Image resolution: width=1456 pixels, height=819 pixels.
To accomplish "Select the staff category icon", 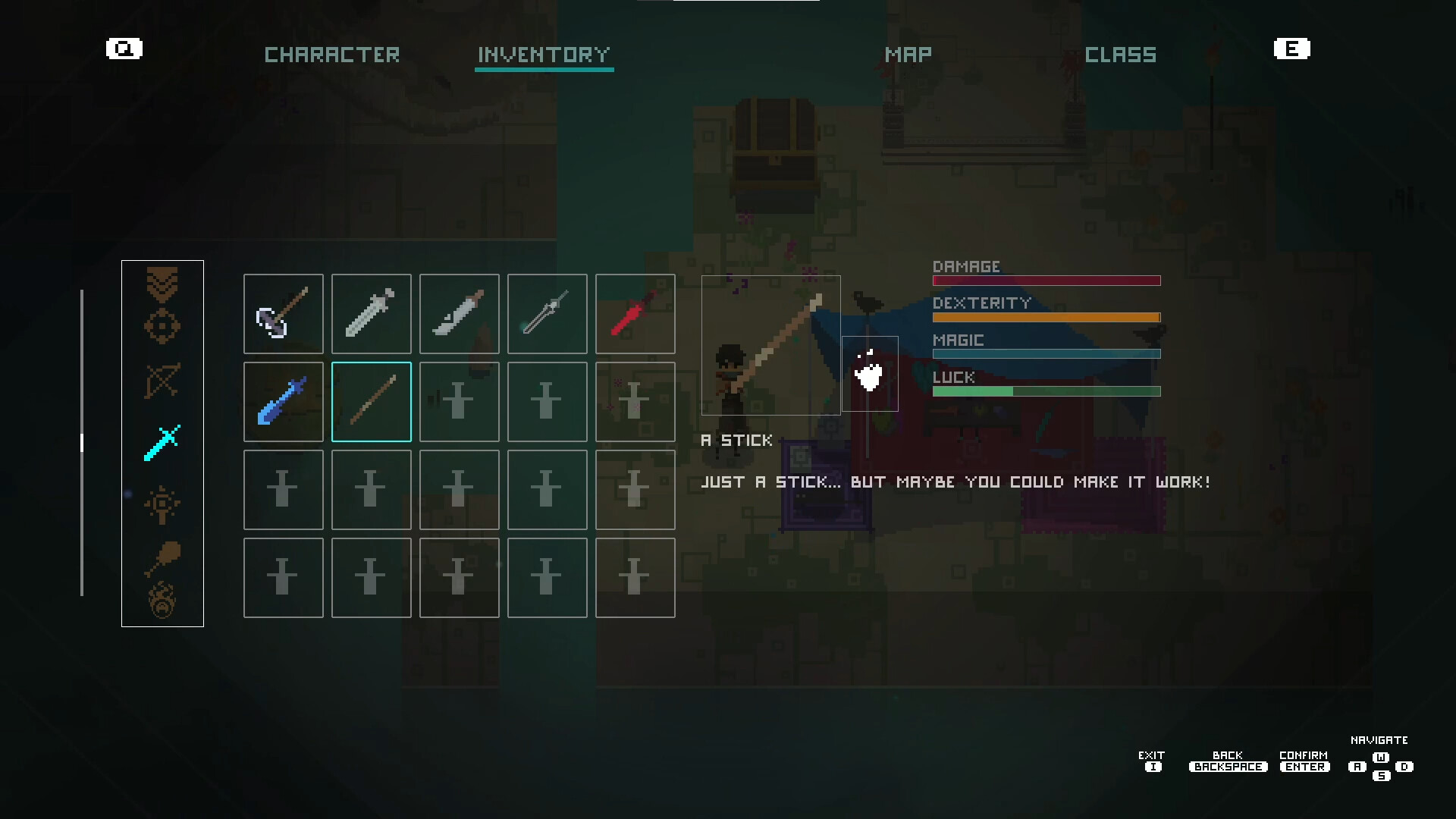I will tap(162, 504).
